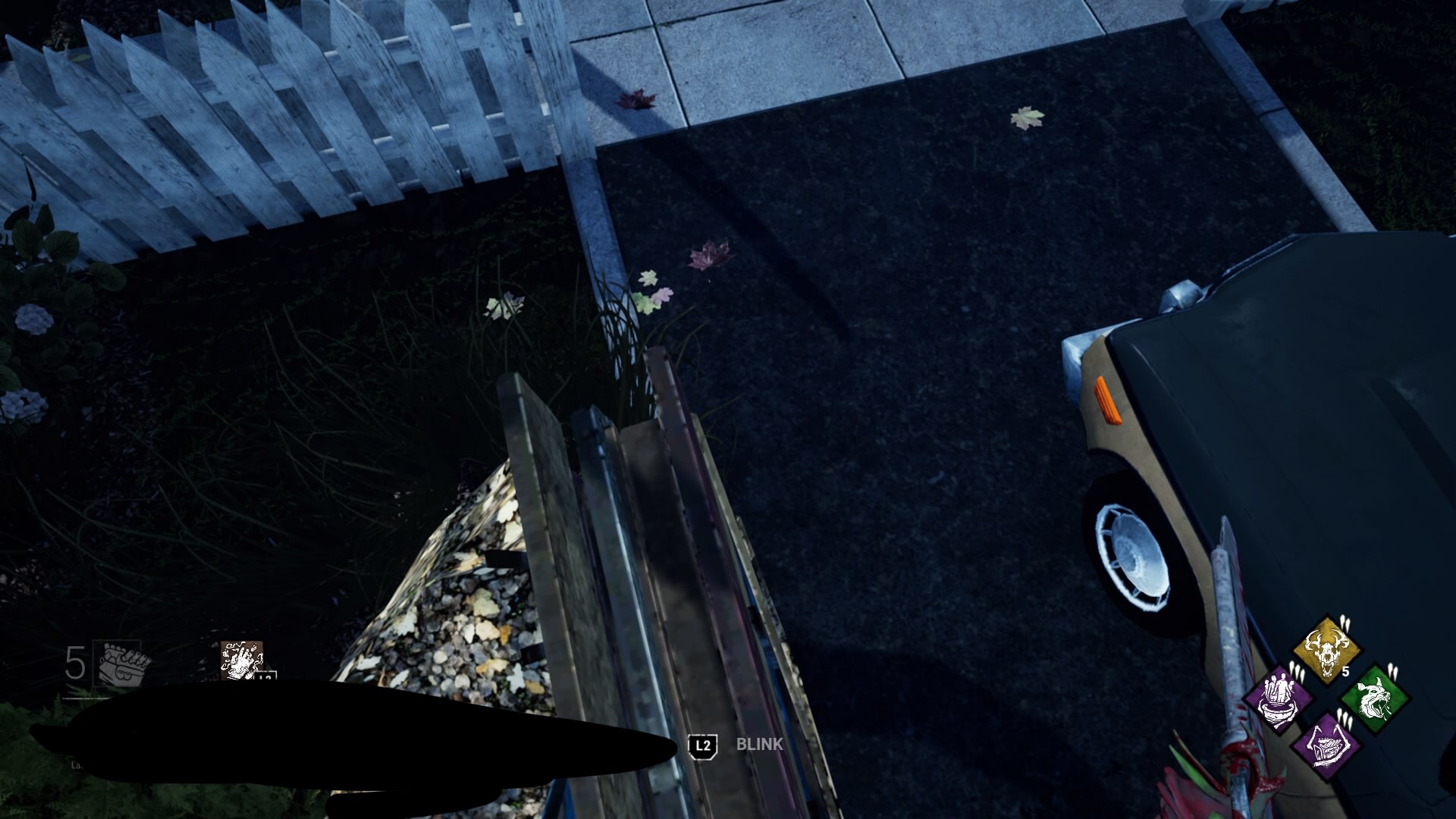This screenshot has width=1456, height=819.
Task: Click the brown add-on icon beside the L2 prompt
Action: pyautogui.click(x=241, y=659)
